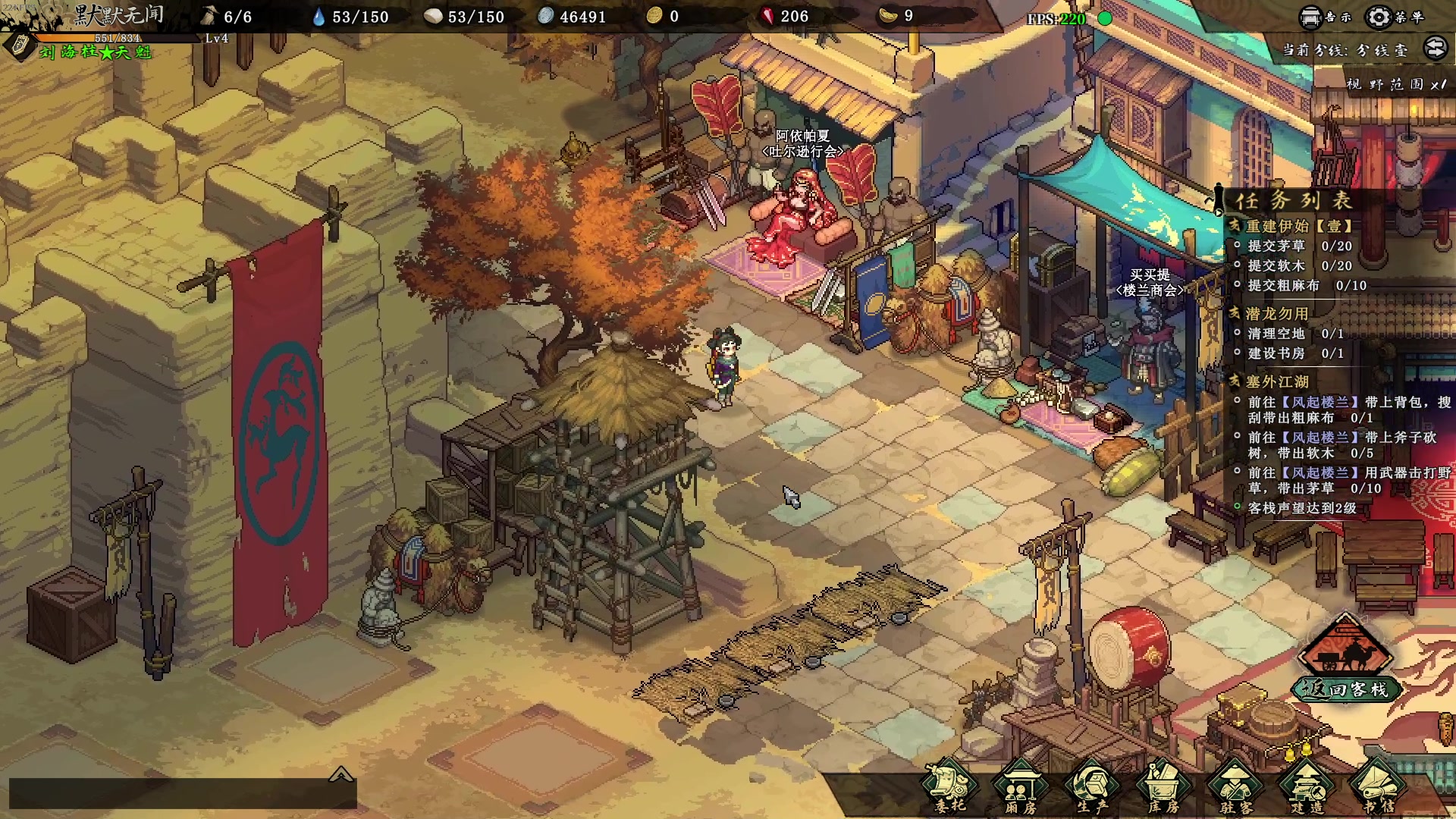Open the 生产 production panel
Viewport: 1456px width, 819px height.
pos(1092,789)
